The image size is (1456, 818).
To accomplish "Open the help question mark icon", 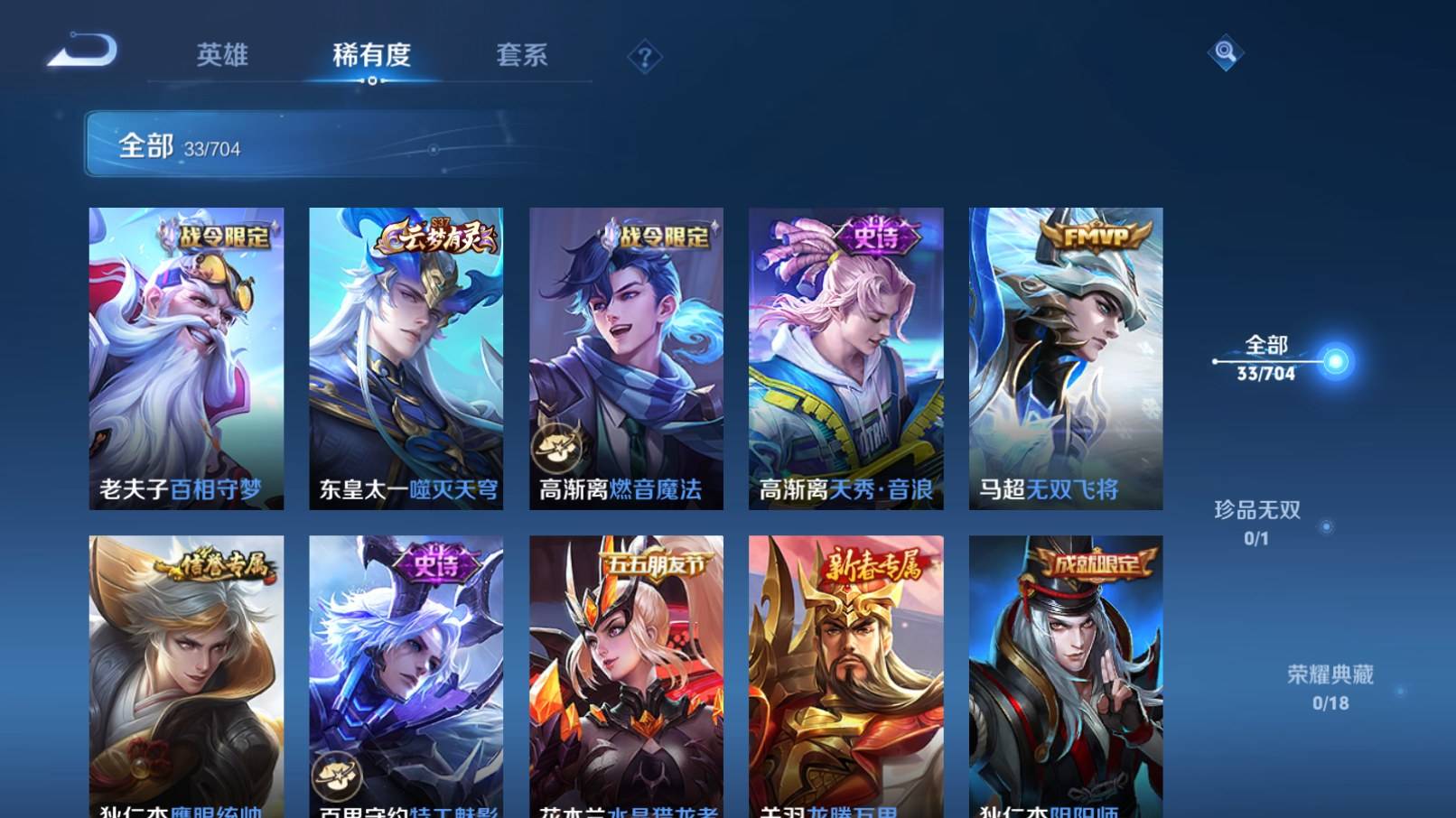I will tap(643, 57).
